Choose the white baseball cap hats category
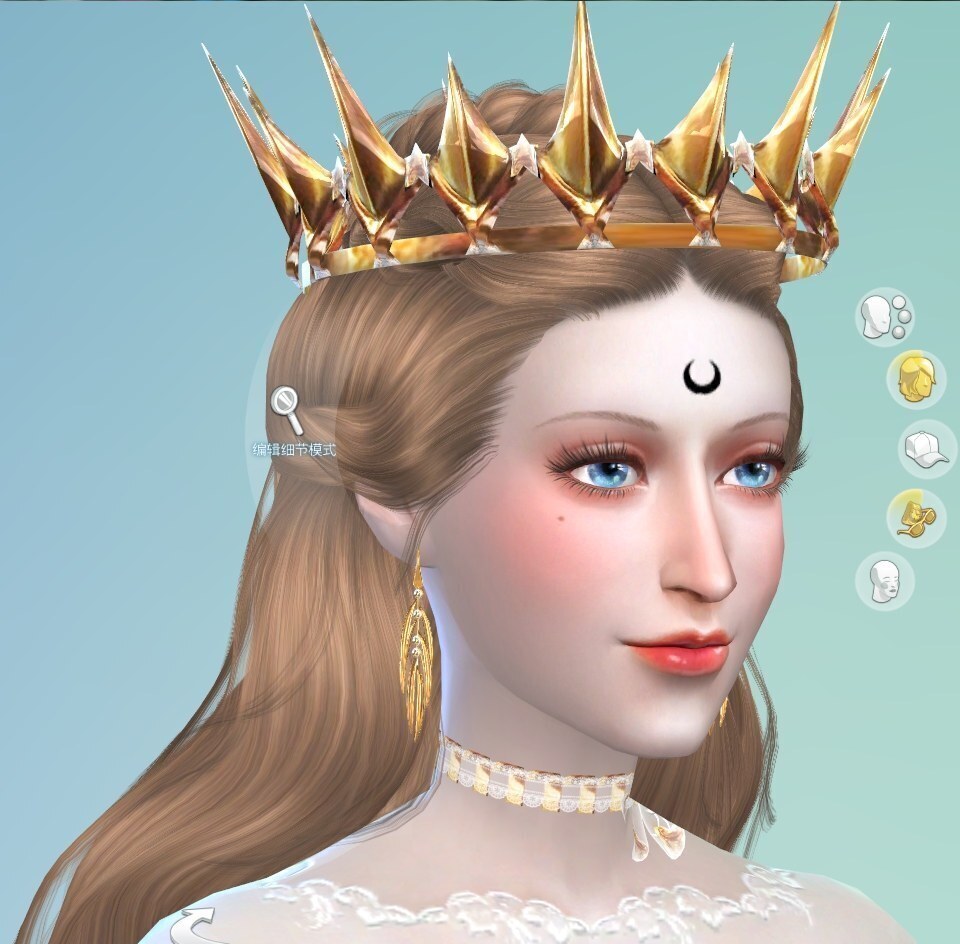 pyautogui.click(x=926, y=448)
